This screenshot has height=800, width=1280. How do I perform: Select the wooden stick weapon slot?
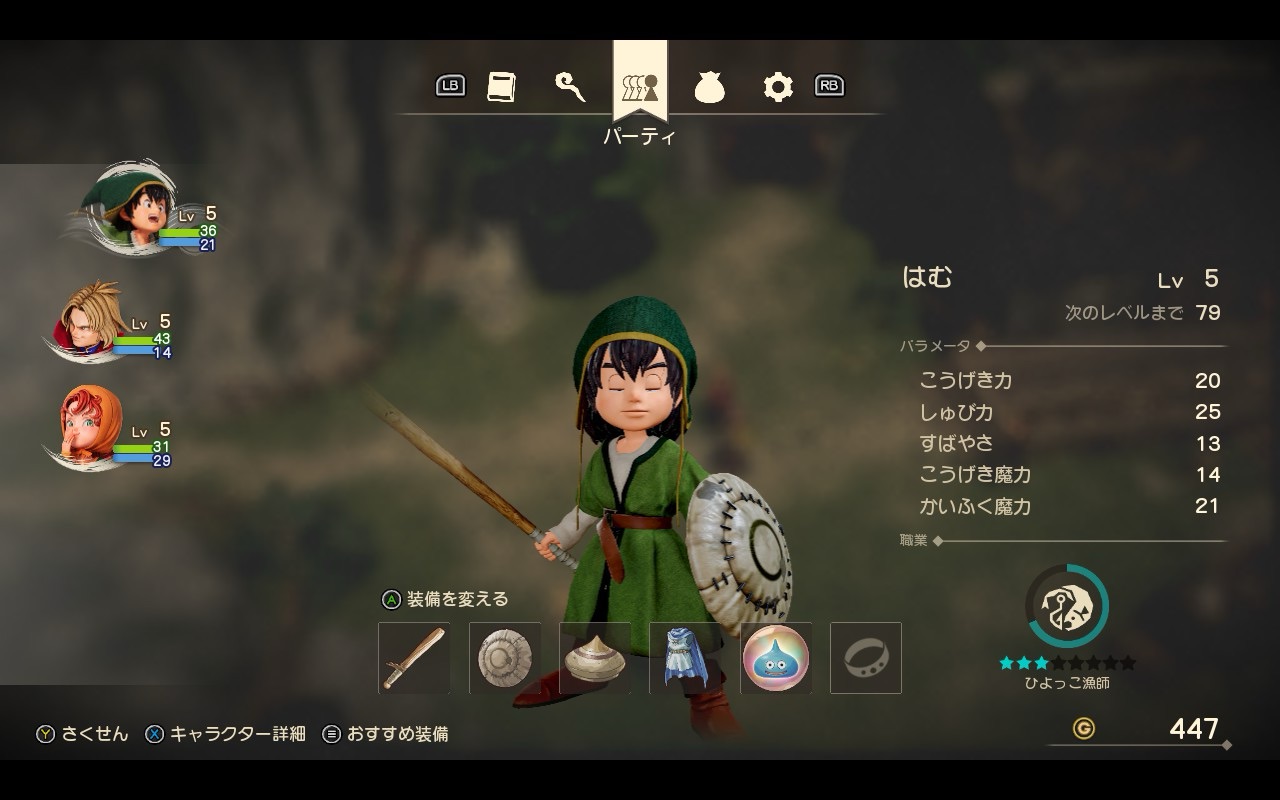(x=414, y=658)
